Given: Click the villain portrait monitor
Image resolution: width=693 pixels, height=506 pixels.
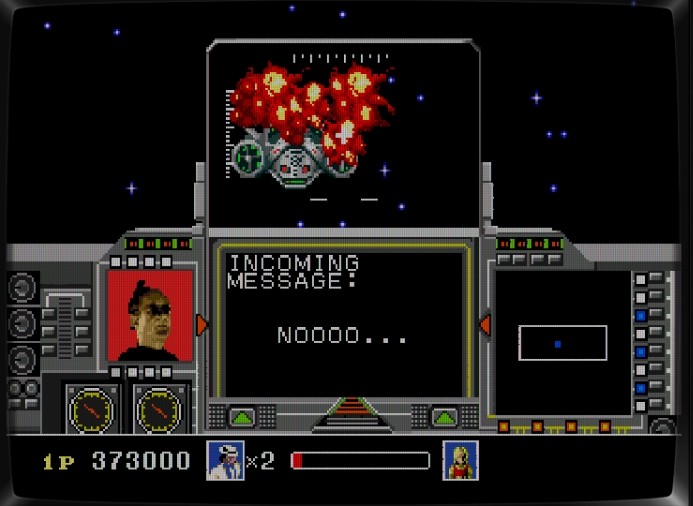Looking at the screenshot, I should (x=150, y=315).
